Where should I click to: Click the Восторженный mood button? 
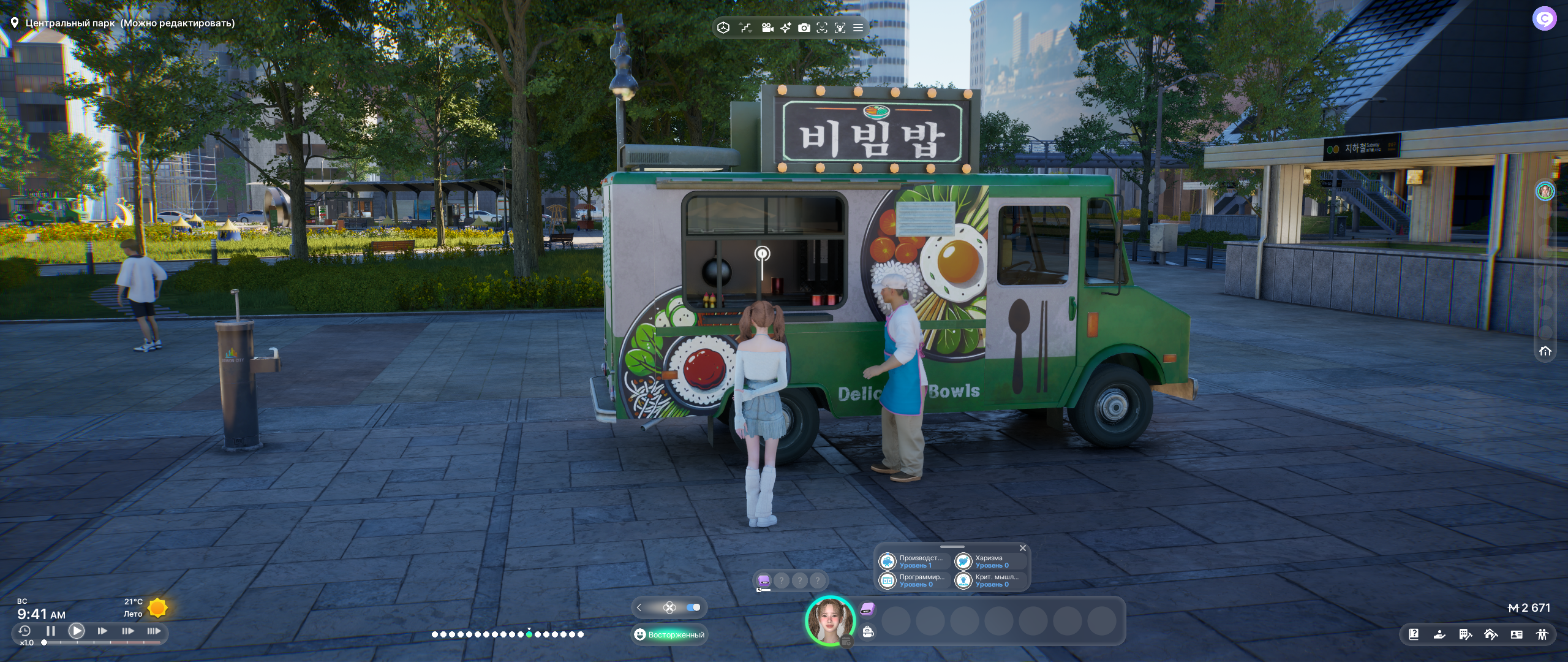pos(669,634)
